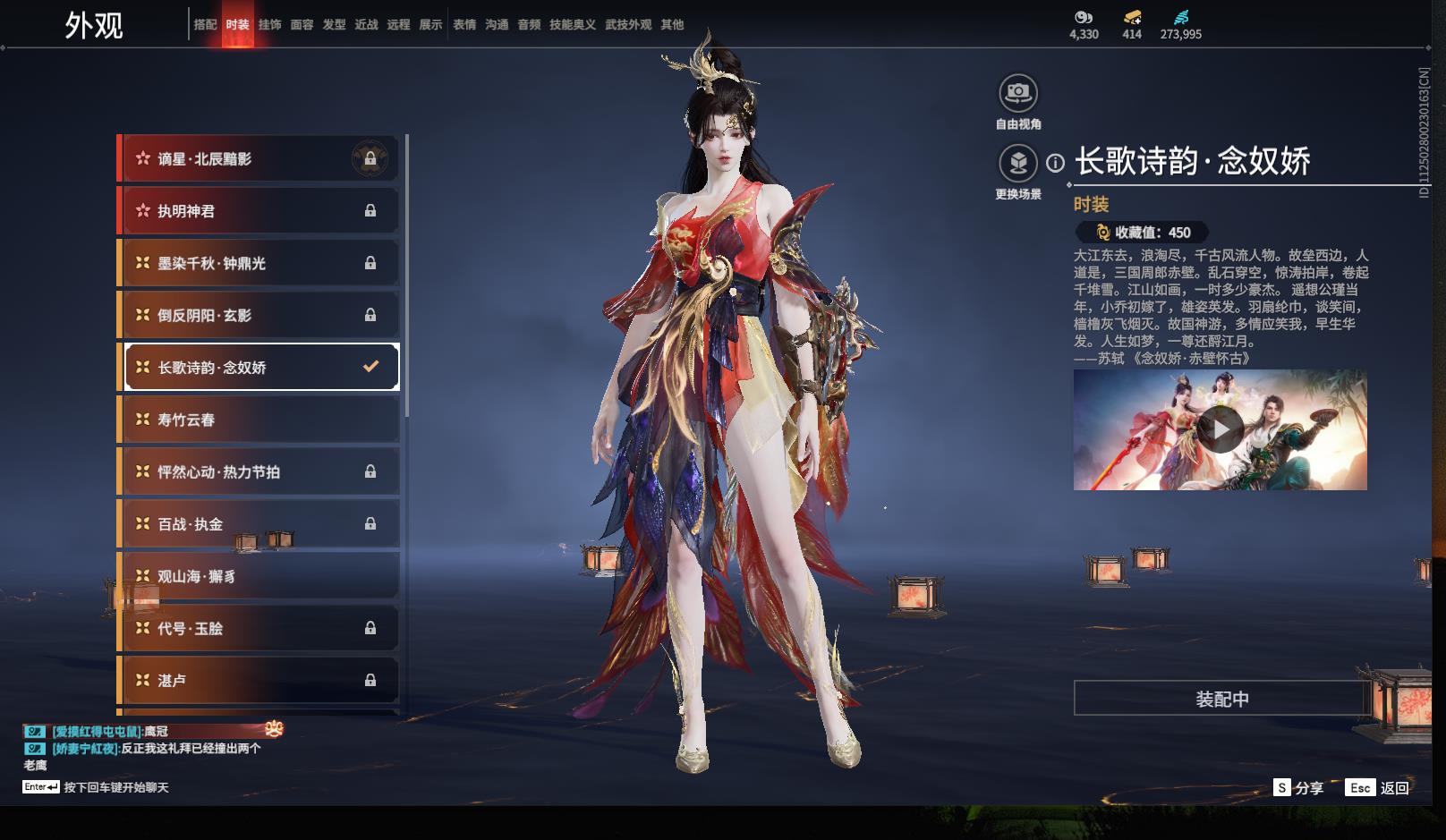Click the info icon beside the outfit title
Image resolution: width=1446 pixels, height=840 pixels.
[1056, 163]
